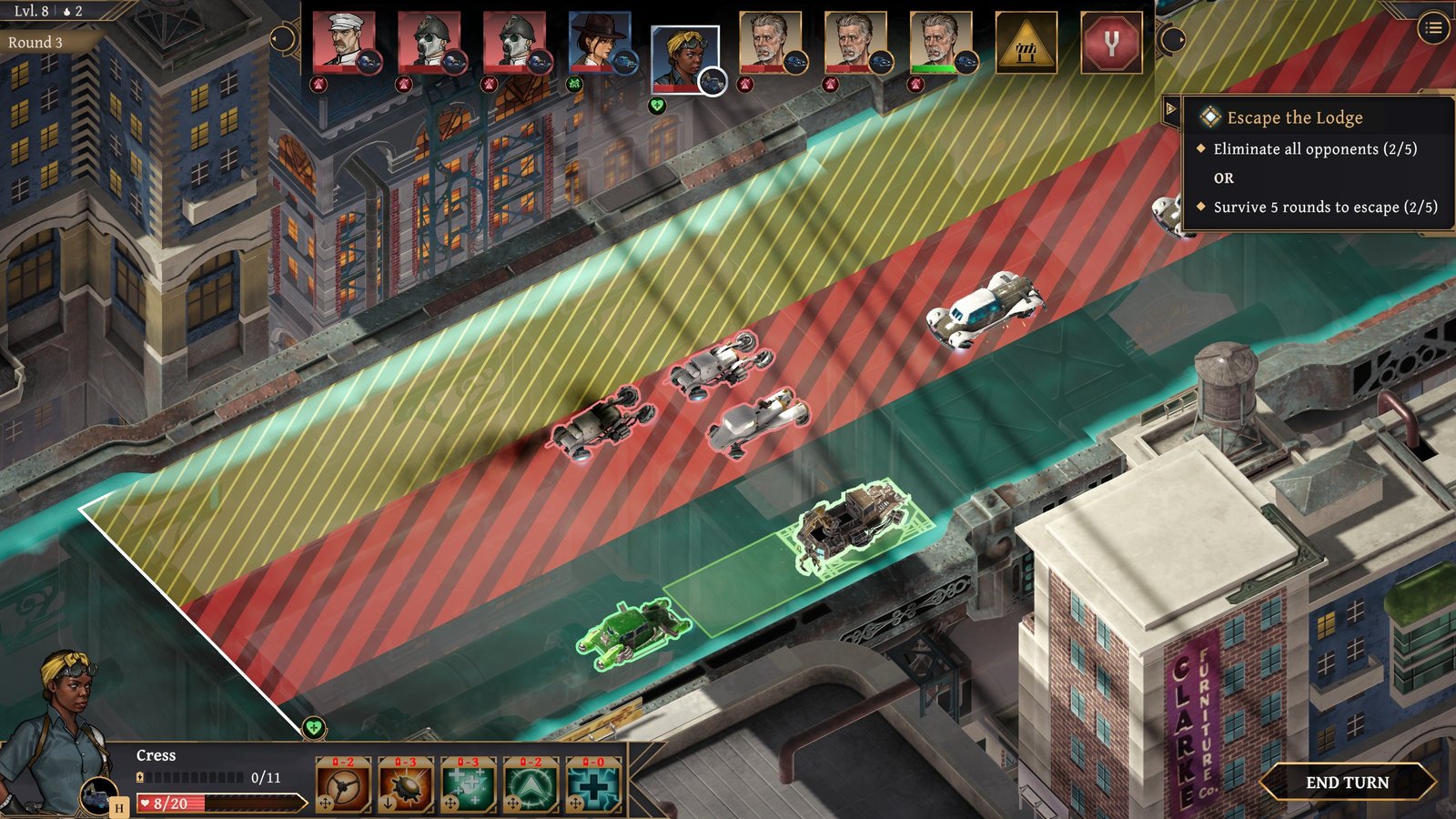This screenshot has height=819, width=1456.
Task: Select the white-capped officer turn portrait
Action: pyautogui.click(x=343, y=42)
